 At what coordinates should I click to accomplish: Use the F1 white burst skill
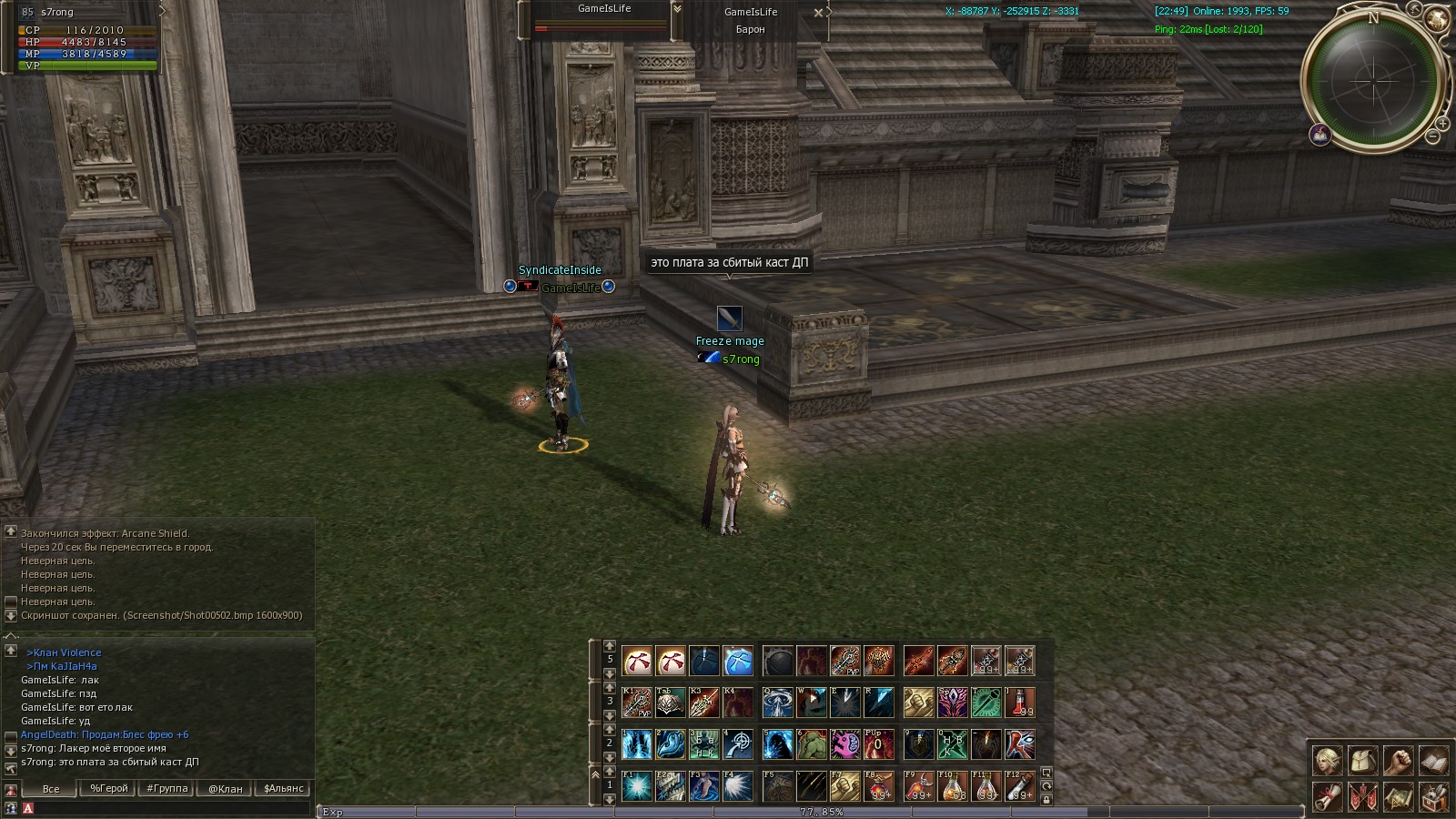[x=637, y=786]
